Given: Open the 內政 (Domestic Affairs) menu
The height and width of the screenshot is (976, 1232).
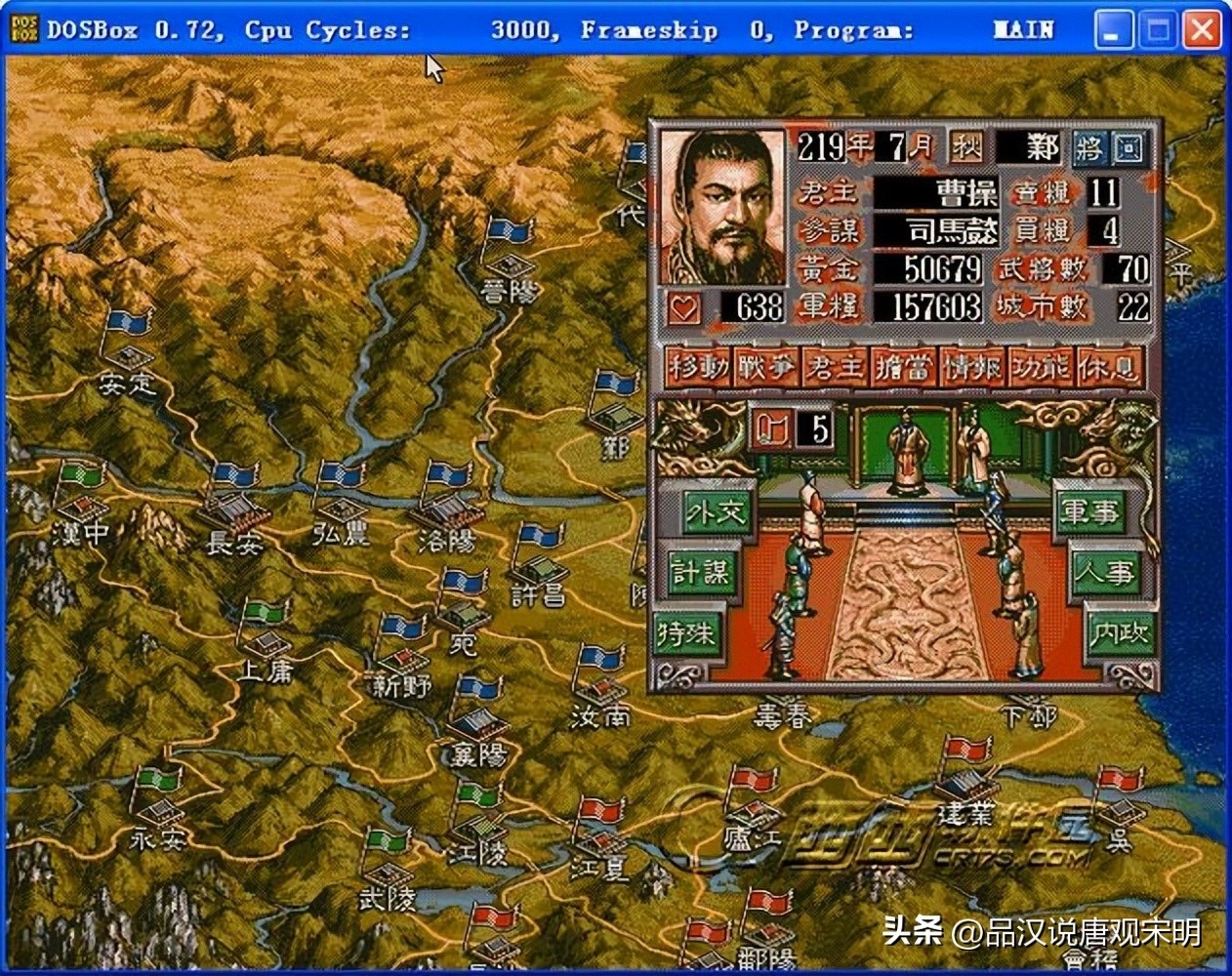Looking at the screenshot, I should pyautogui.click(x=1121, y=631).
